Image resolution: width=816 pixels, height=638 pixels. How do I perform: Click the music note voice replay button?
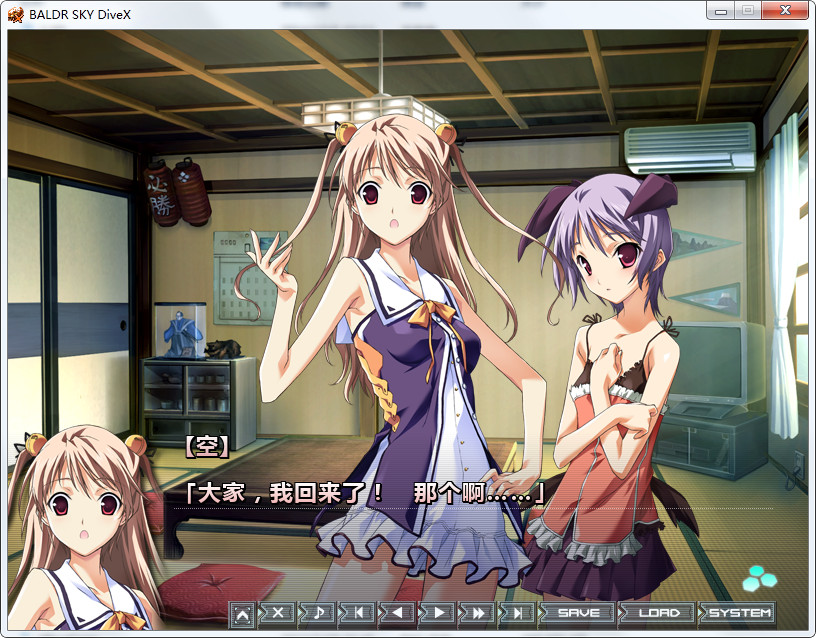click(x=318, y=613)
